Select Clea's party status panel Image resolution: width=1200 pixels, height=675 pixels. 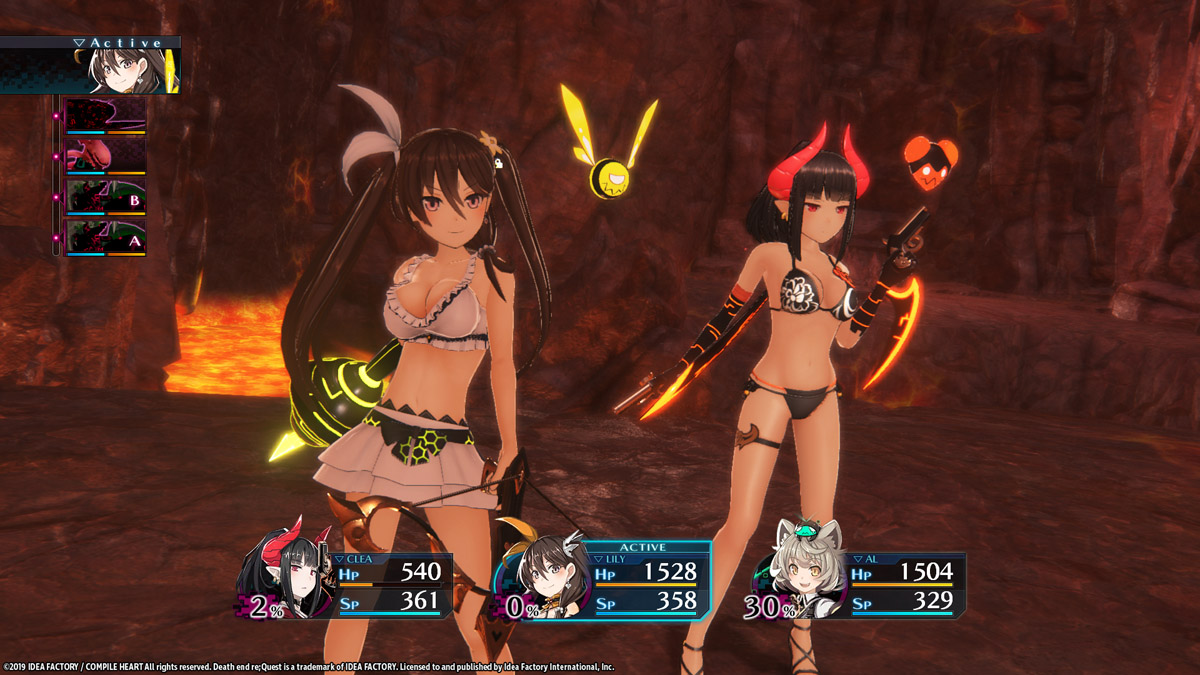point(390,585)
